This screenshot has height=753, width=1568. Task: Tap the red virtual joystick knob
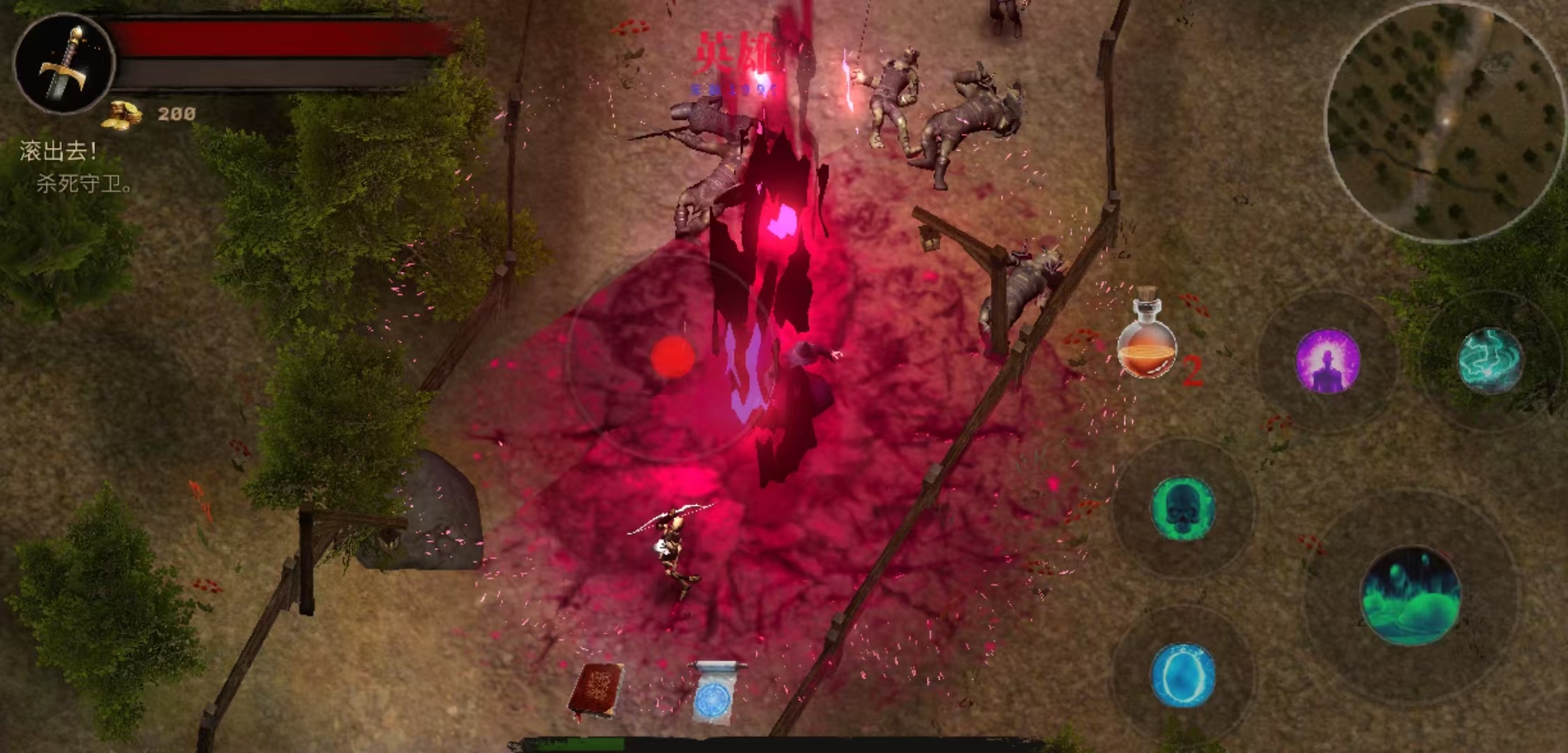(x=672, y=357)
